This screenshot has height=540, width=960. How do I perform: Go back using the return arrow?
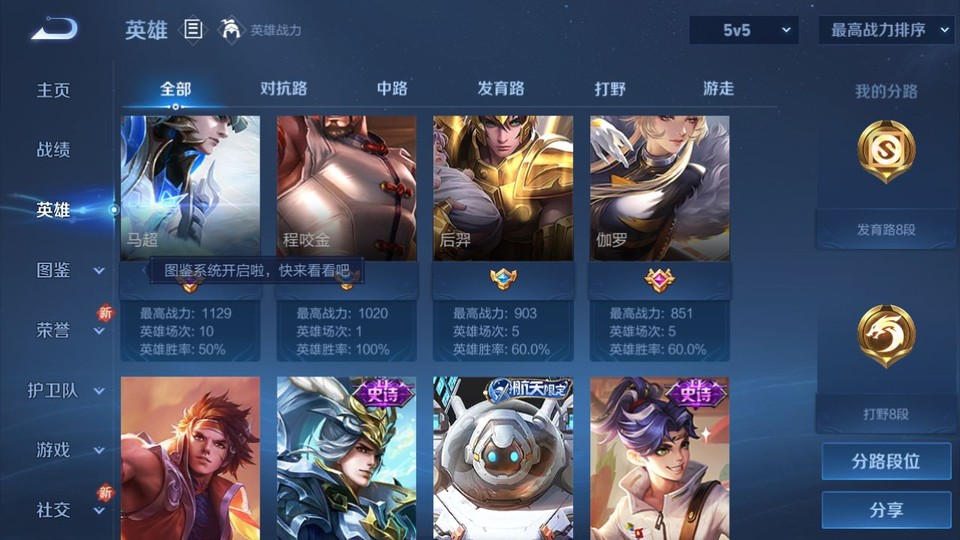tap(54, 29)
